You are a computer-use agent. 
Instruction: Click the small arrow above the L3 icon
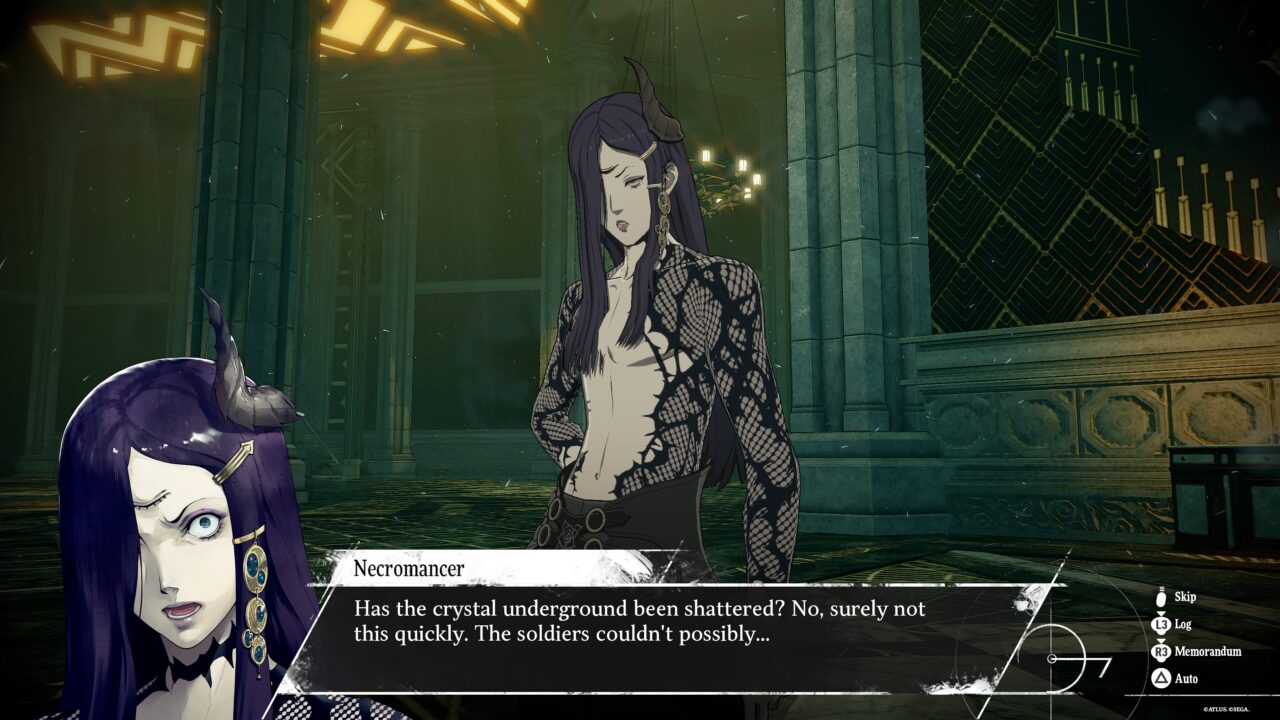point(1161,613)
